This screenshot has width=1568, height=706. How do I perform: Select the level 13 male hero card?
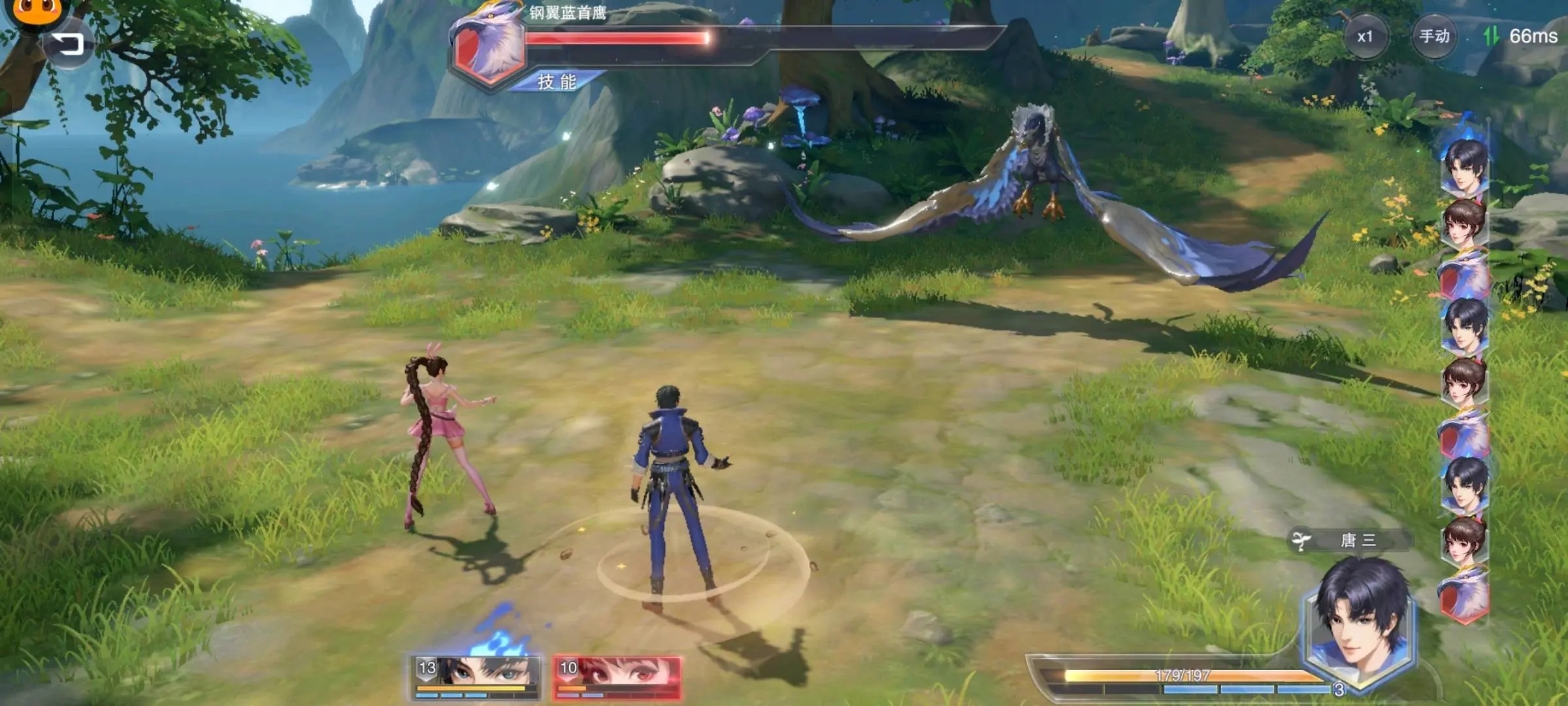point(476,676)
